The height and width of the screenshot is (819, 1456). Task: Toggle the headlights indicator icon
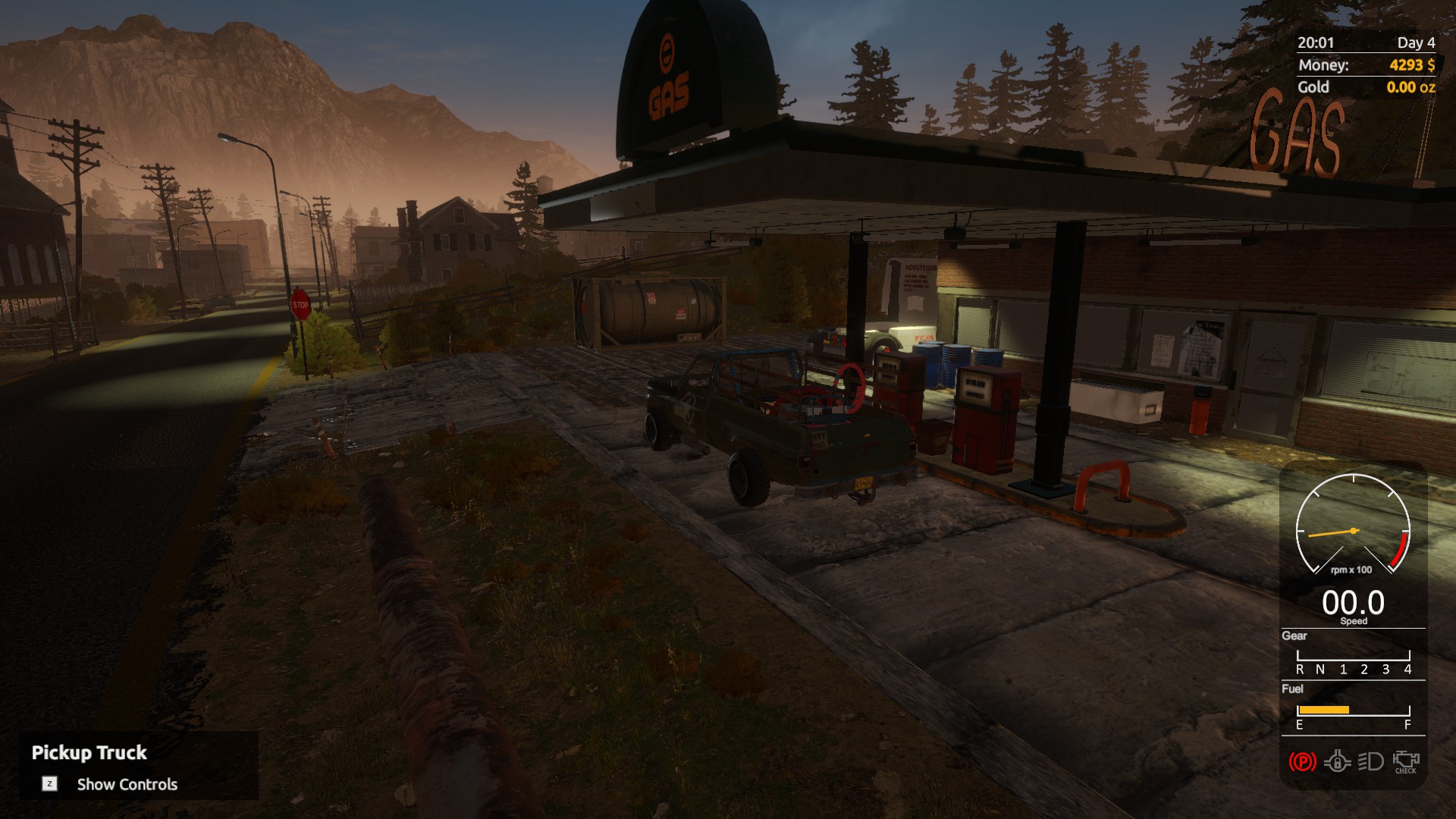click(x=1370, y=761)
